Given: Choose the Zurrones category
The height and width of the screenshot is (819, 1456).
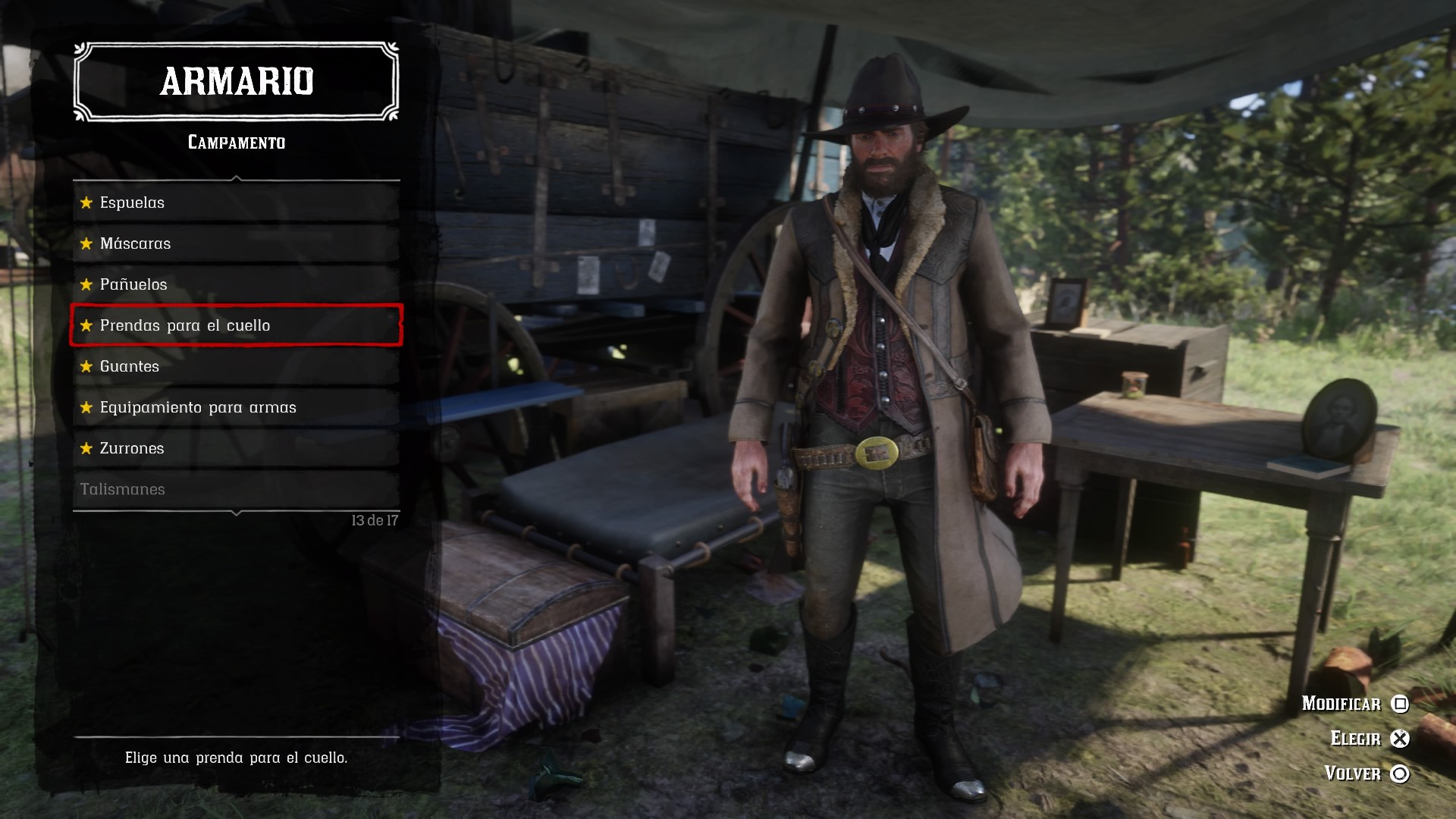Looking at the screenshot, I should point(235,448).
